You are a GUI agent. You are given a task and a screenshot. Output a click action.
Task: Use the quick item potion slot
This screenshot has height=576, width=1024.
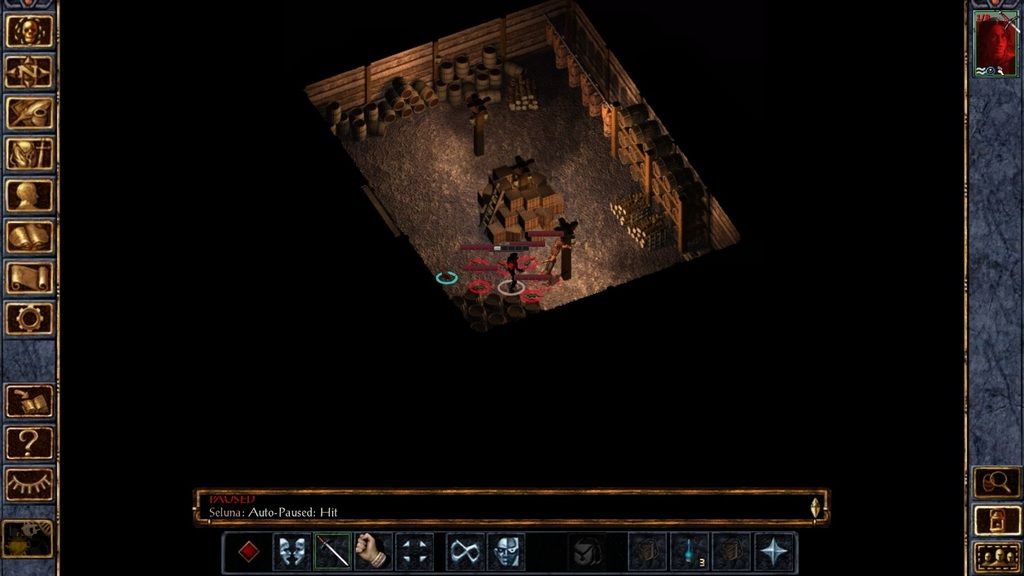point(688,552)
